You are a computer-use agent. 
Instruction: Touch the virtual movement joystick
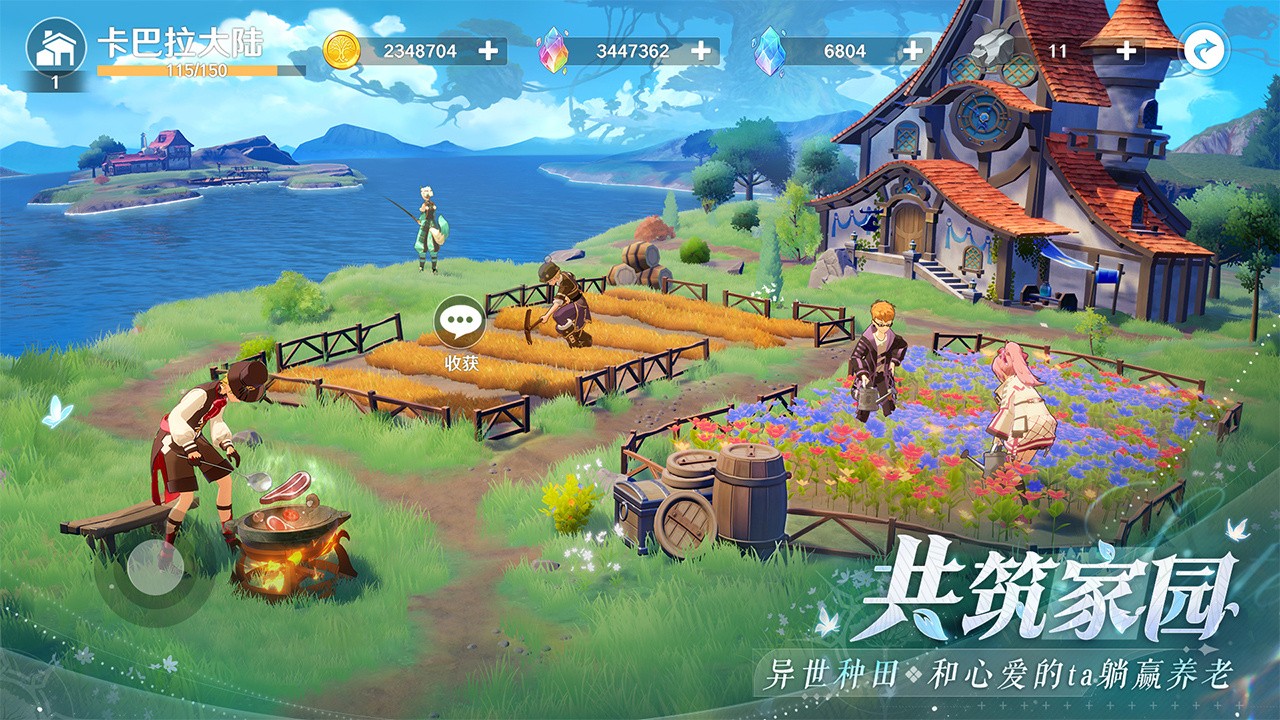tap(155, 567)
